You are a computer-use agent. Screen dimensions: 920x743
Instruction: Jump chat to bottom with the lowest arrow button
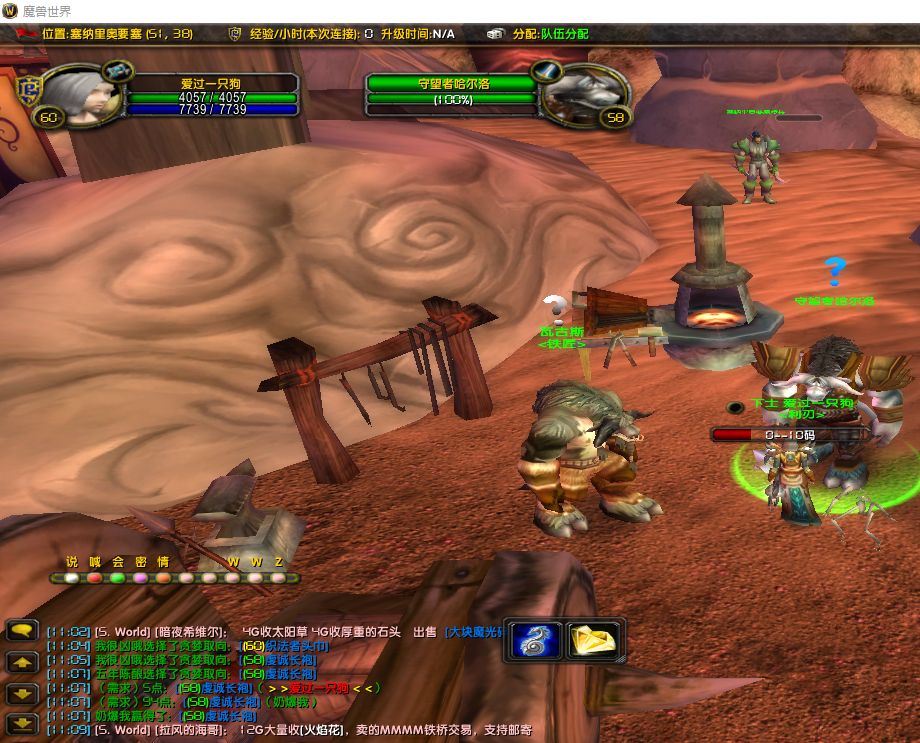(21, 722)
